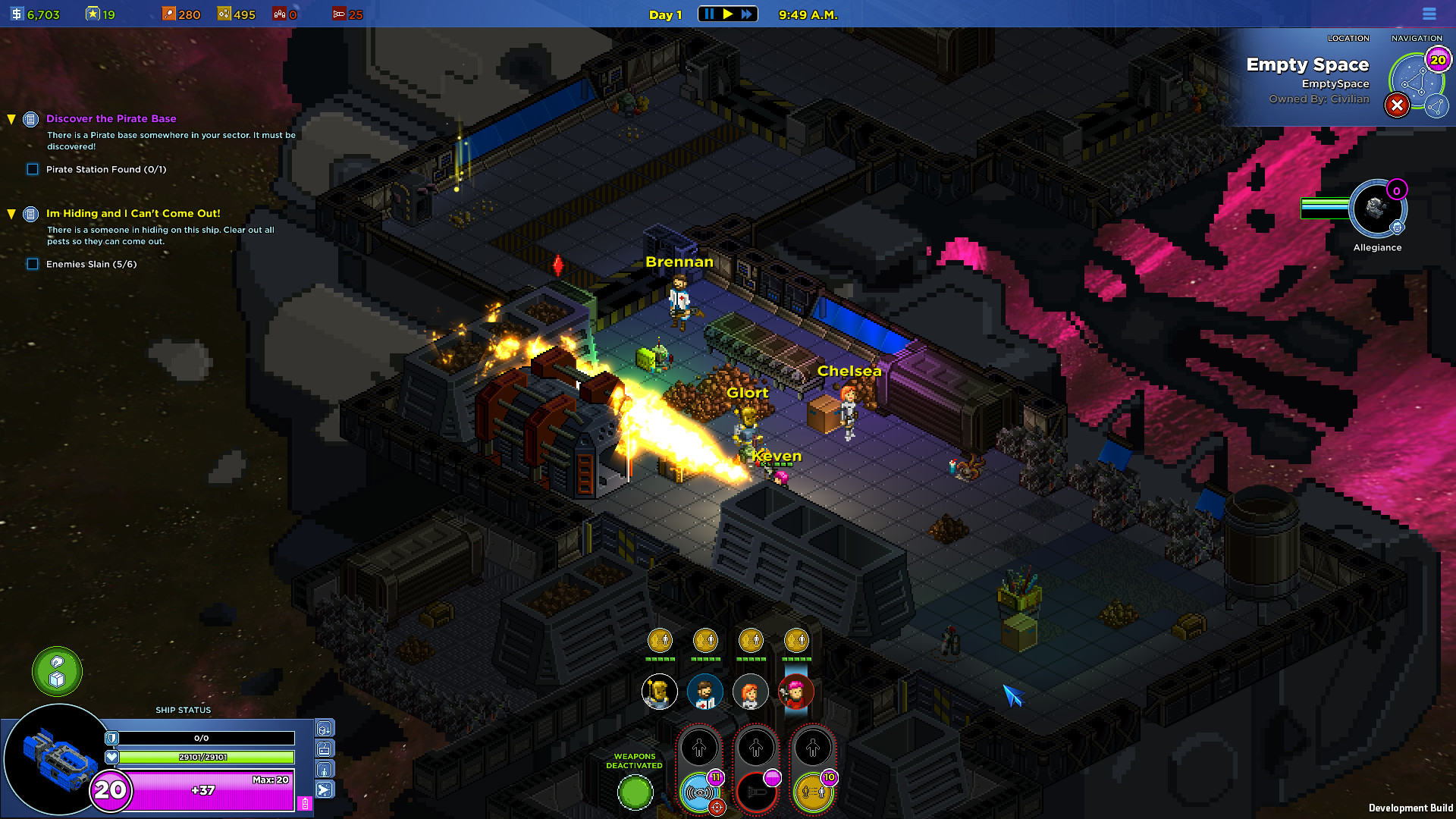
Task: Select the pink-haired crew member portrait
Action: pyautogui.click(x=795, y=692)
